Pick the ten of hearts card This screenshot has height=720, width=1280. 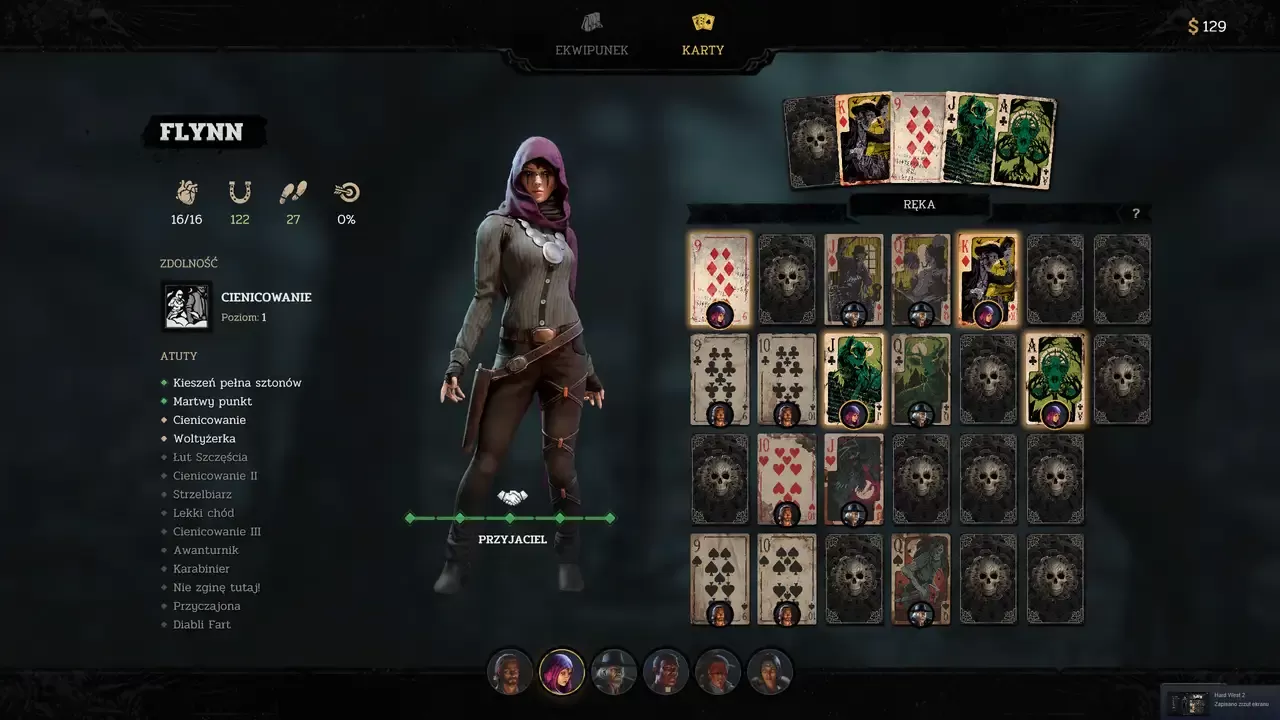[786, 479]
